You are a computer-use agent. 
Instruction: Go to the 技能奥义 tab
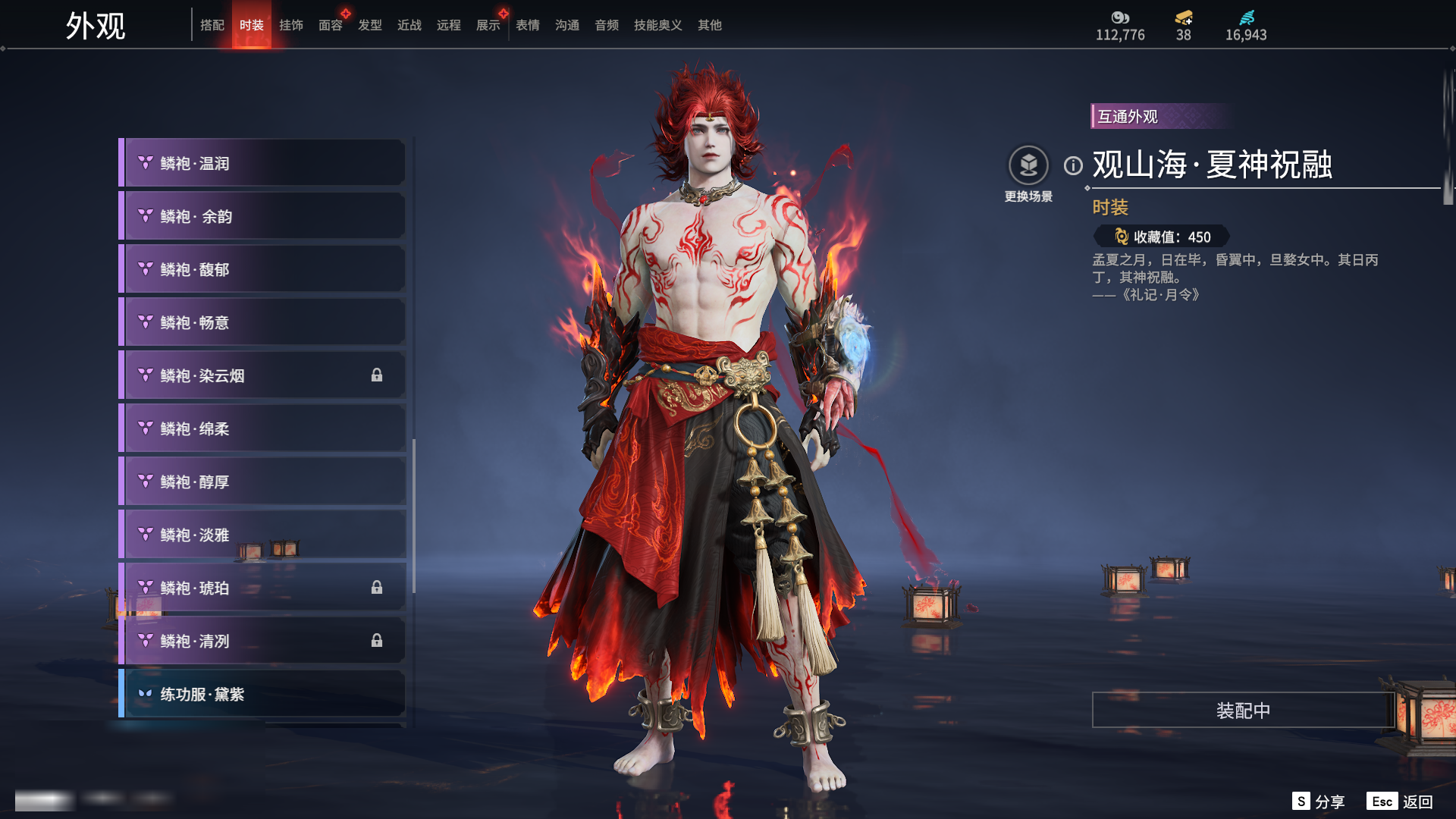(657, 25)
